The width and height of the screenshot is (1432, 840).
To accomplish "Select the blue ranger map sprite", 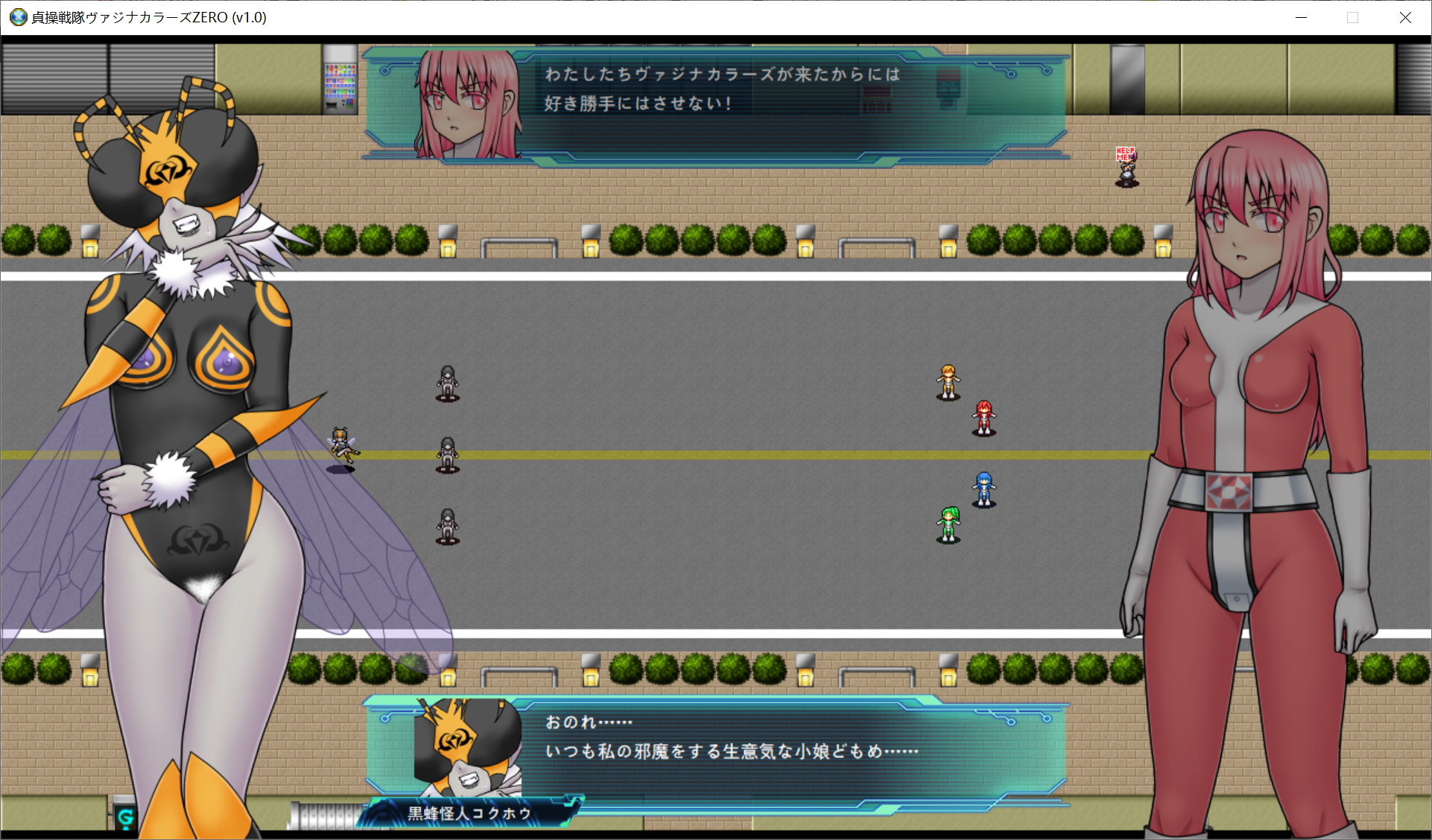I will [x=985, y=489].
